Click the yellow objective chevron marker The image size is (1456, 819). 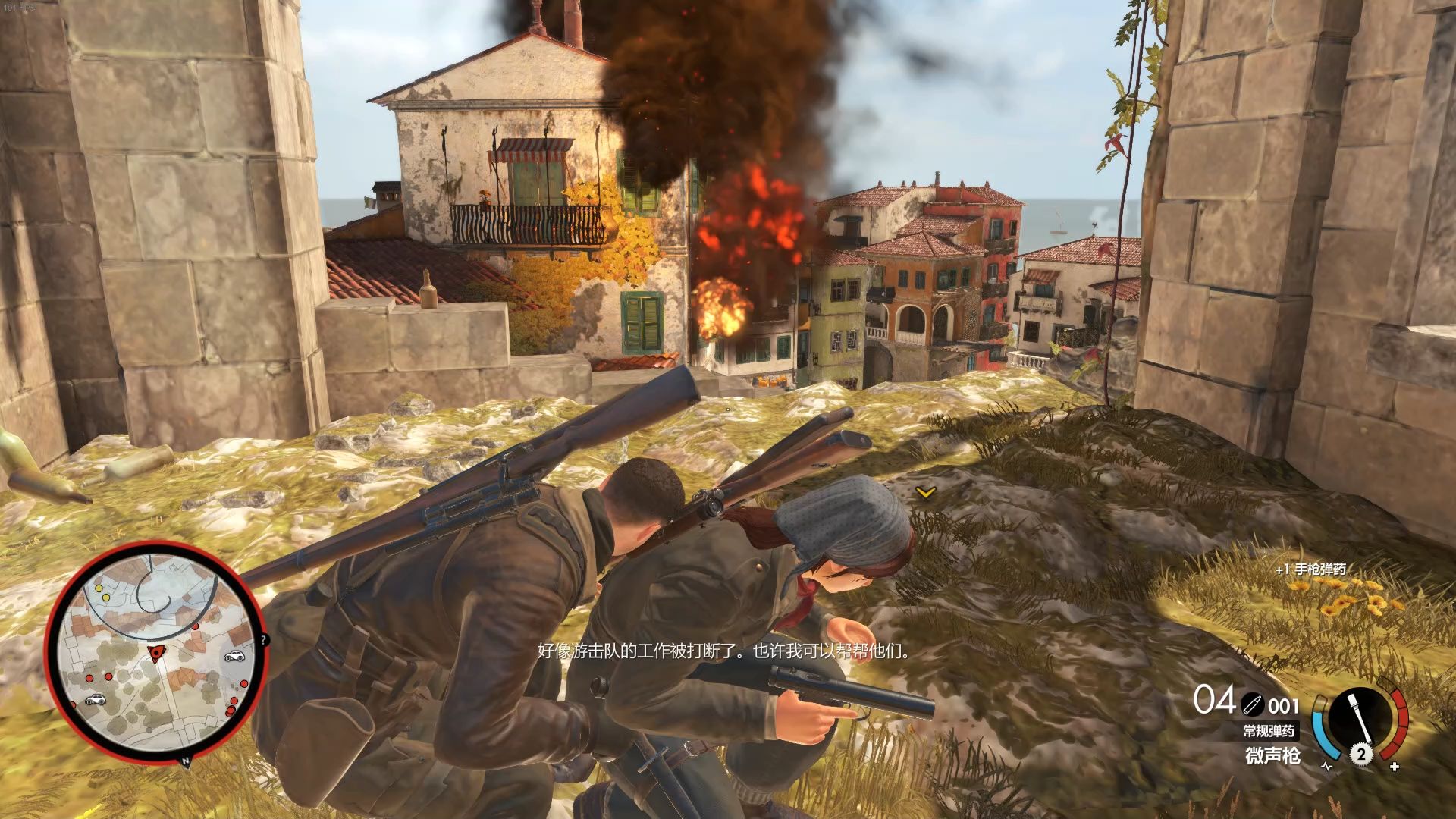[x=924, y=493]
